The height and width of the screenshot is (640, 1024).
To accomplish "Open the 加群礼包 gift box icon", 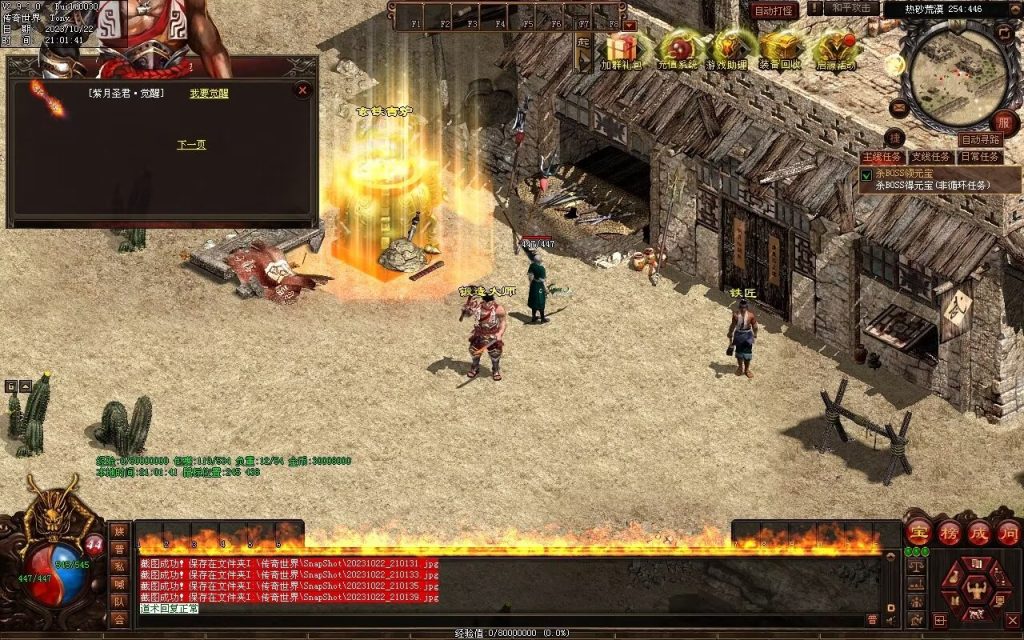I will point(621,49).
